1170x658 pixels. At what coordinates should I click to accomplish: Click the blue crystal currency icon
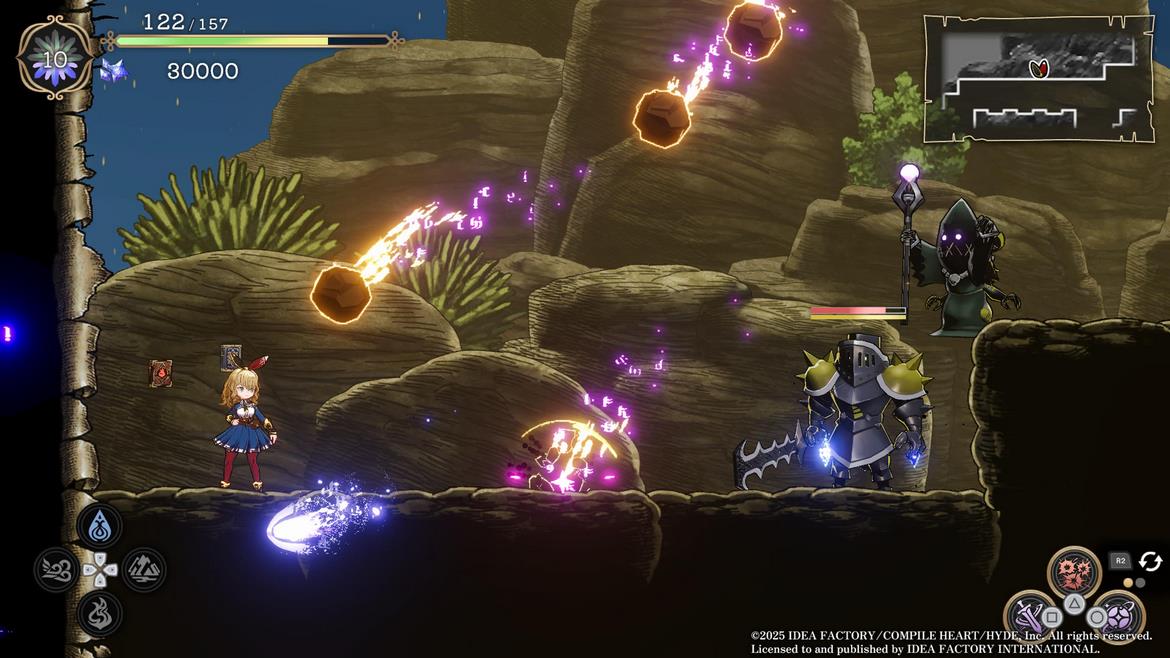[110, 70]
